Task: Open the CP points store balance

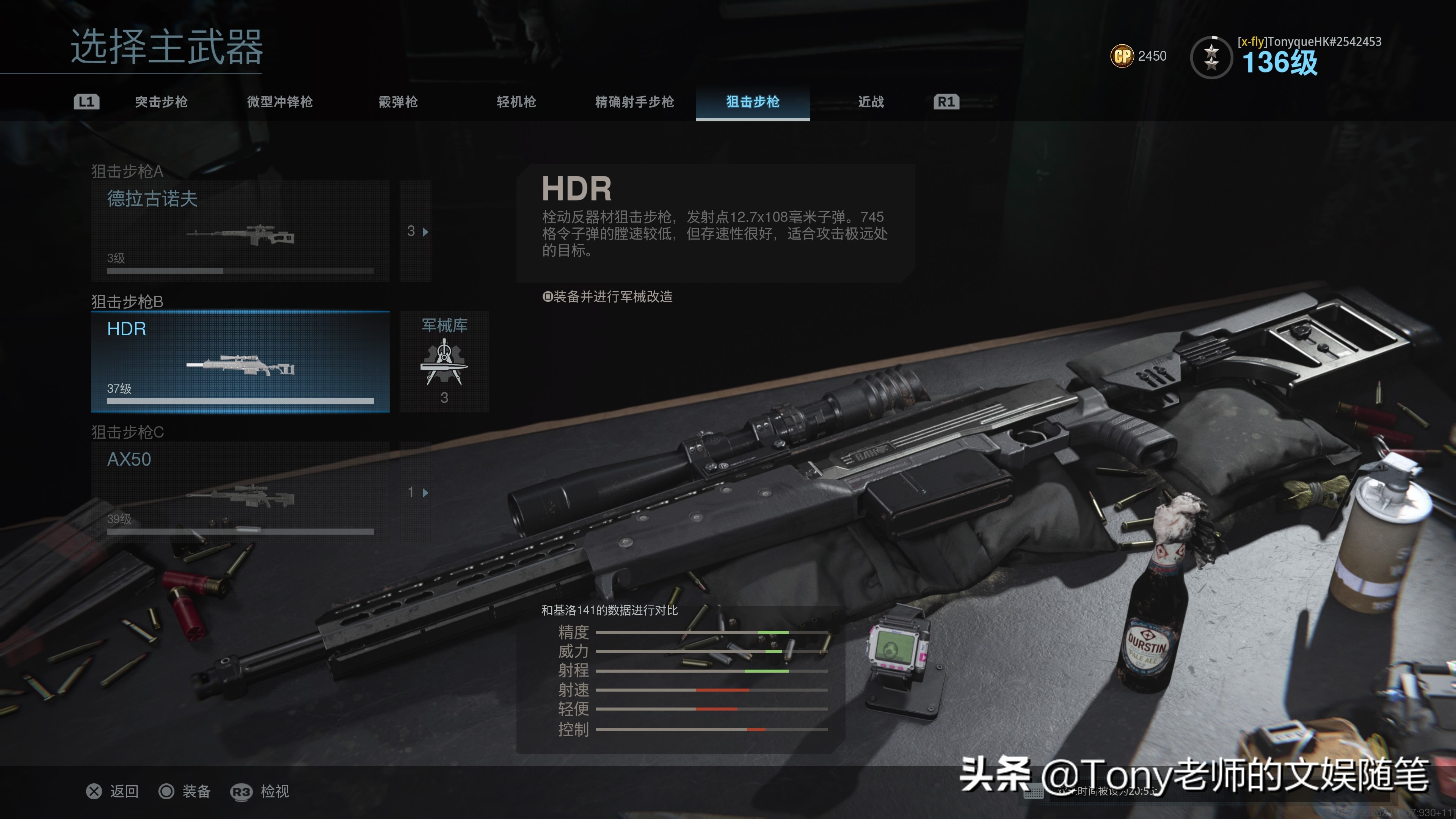Action: (1138, 56)
